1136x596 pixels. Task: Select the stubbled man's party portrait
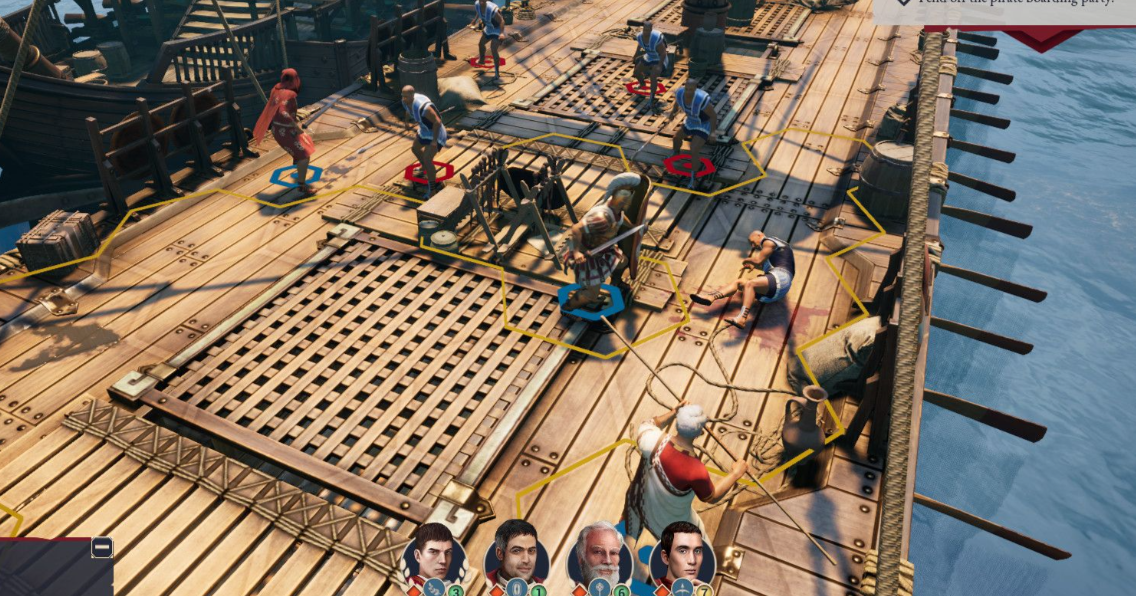pos(515,552)
